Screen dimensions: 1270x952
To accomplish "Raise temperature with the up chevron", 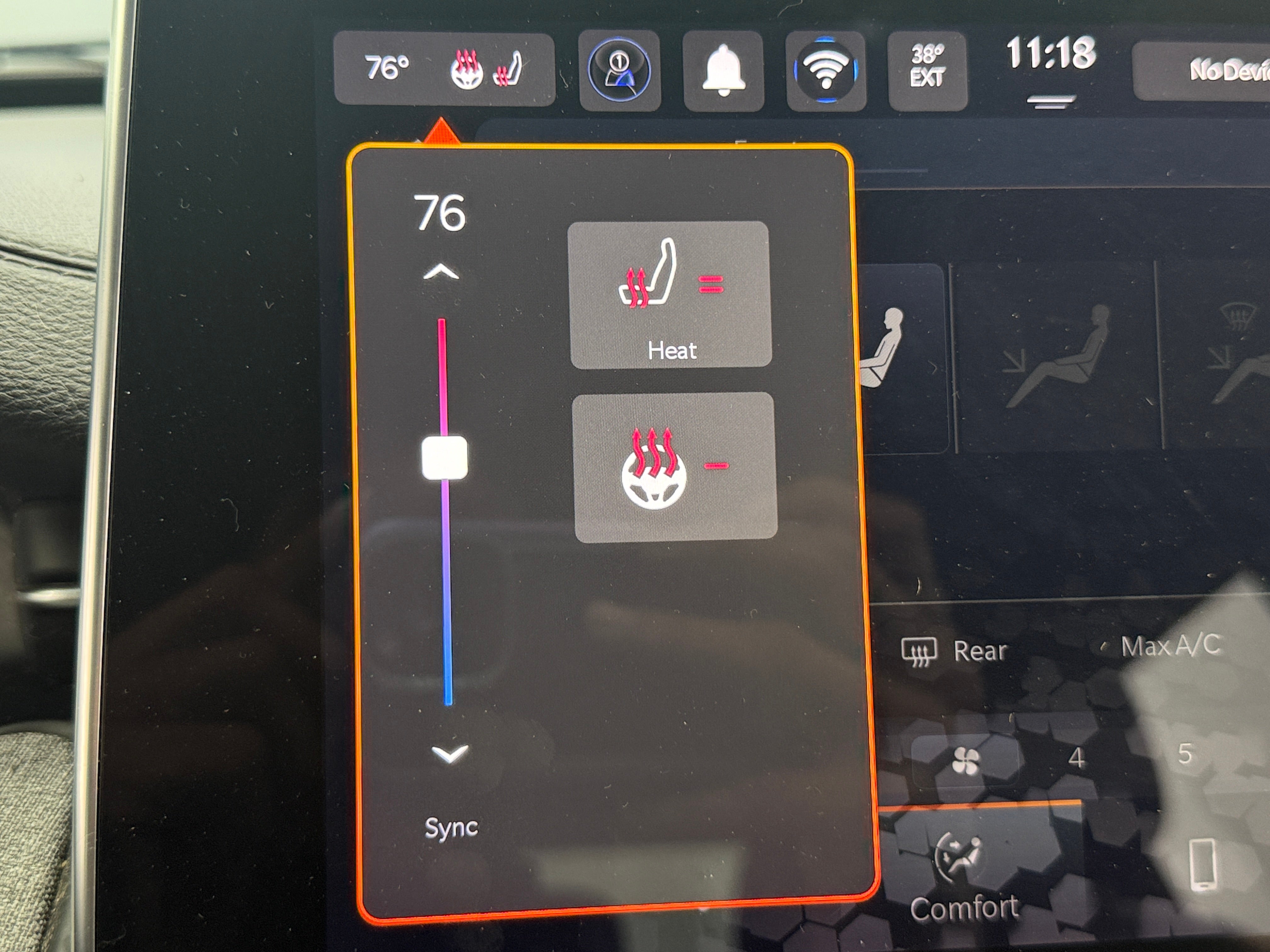I will [441, 273].
